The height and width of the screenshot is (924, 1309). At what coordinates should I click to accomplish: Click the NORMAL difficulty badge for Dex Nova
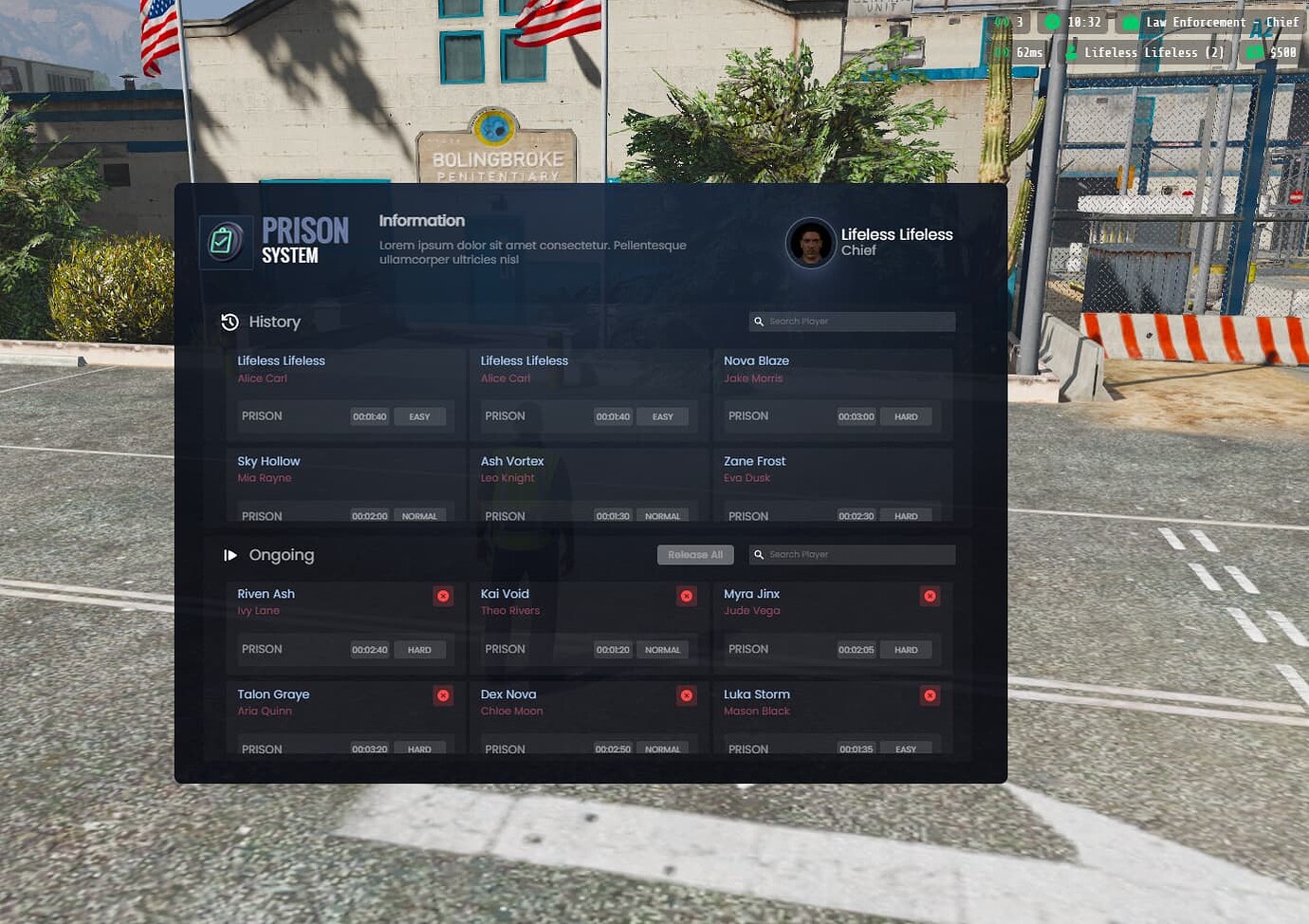tap(663, 748)
